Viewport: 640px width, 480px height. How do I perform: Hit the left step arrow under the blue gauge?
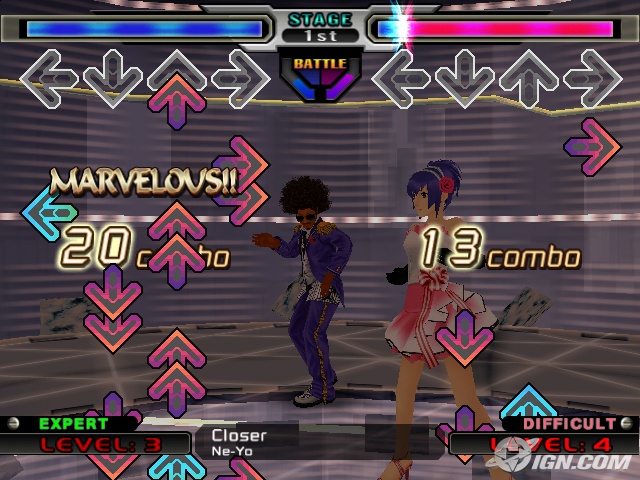(x=49, y=78)
